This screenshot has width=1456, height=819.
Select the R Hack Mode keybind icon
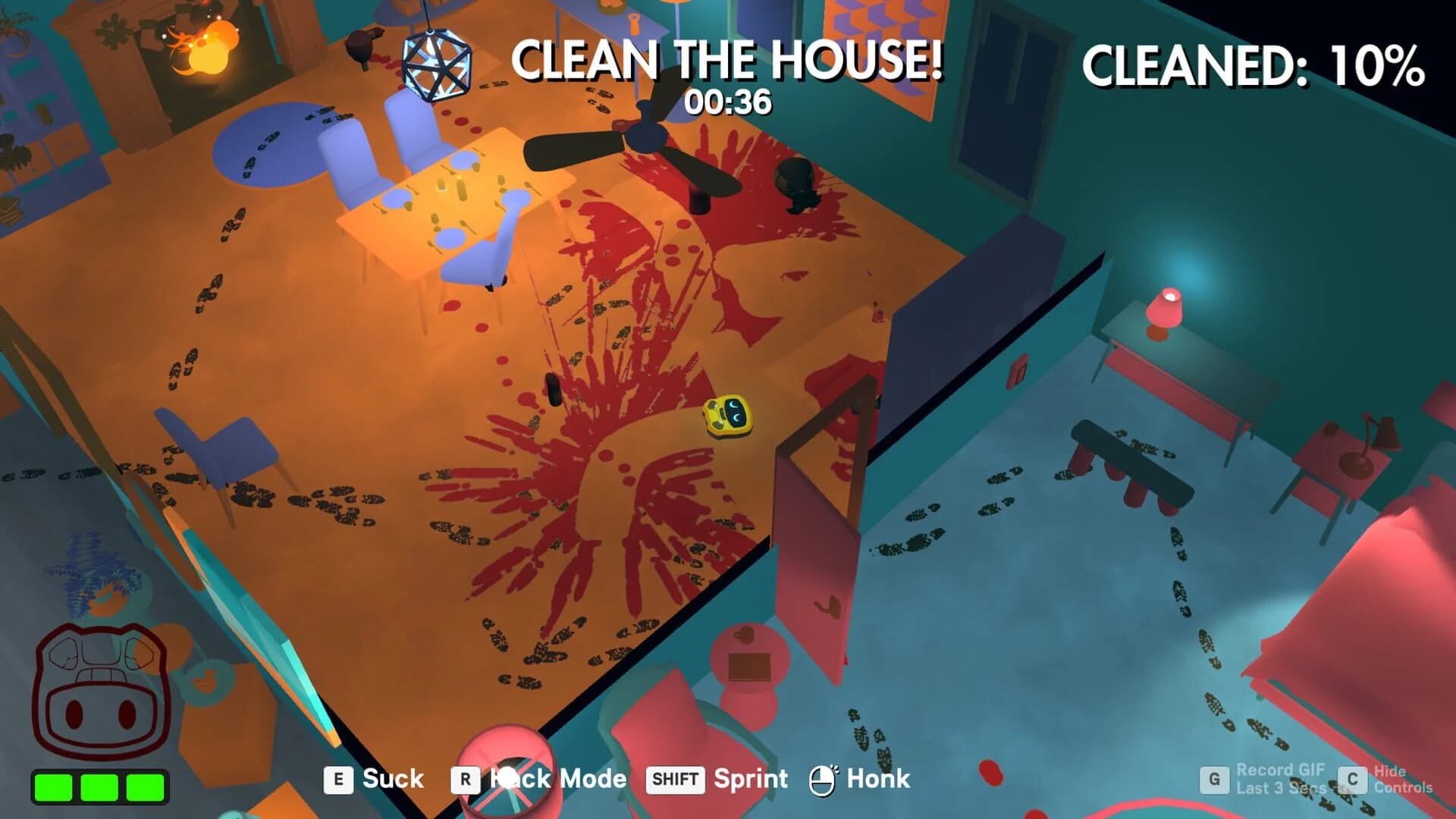pyautogui.click(x=464, y=779)
